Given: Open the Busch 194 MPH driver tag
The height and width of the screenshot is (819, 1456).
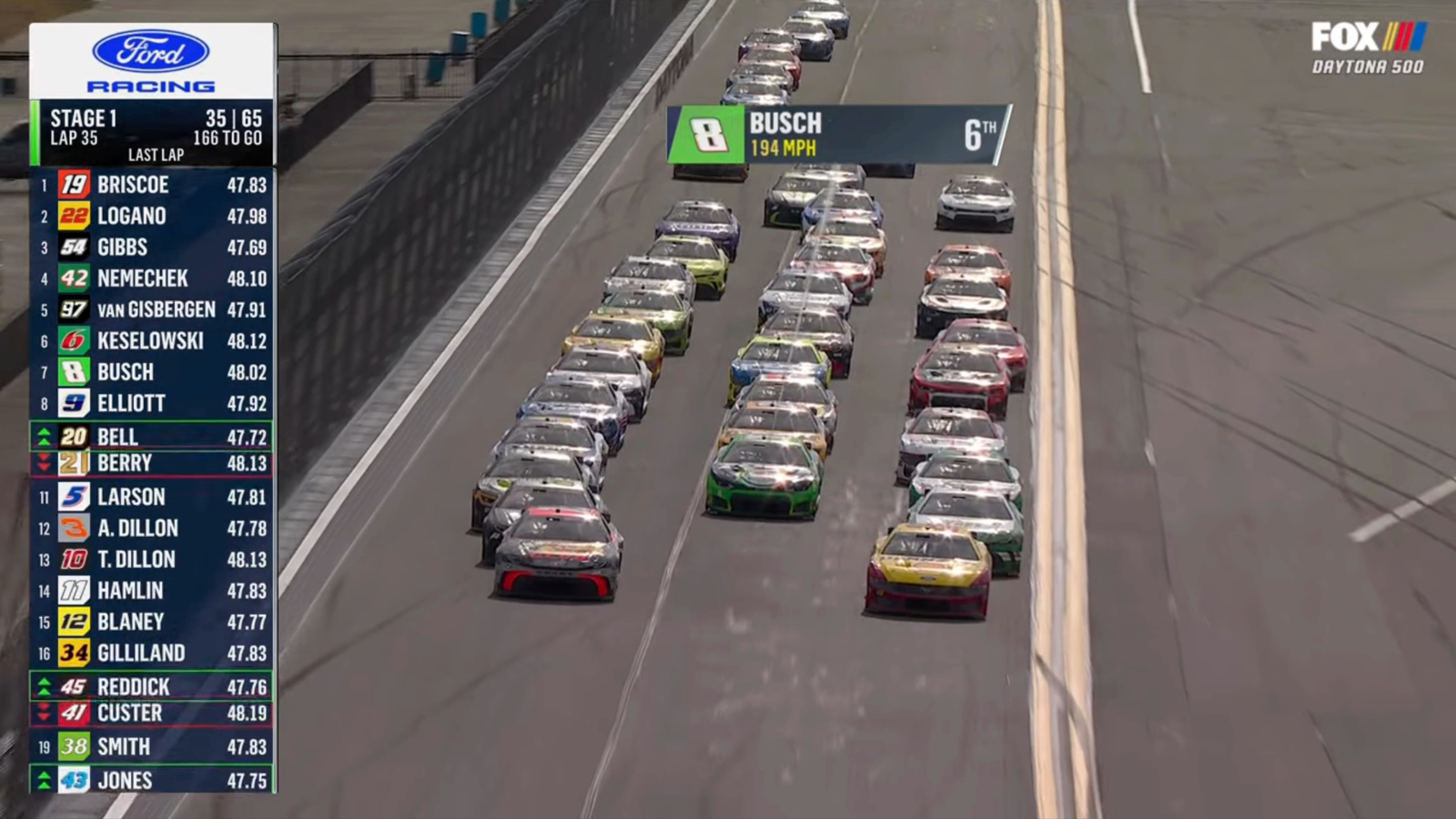Looking at the screenshot, I should tap(839, 135).
